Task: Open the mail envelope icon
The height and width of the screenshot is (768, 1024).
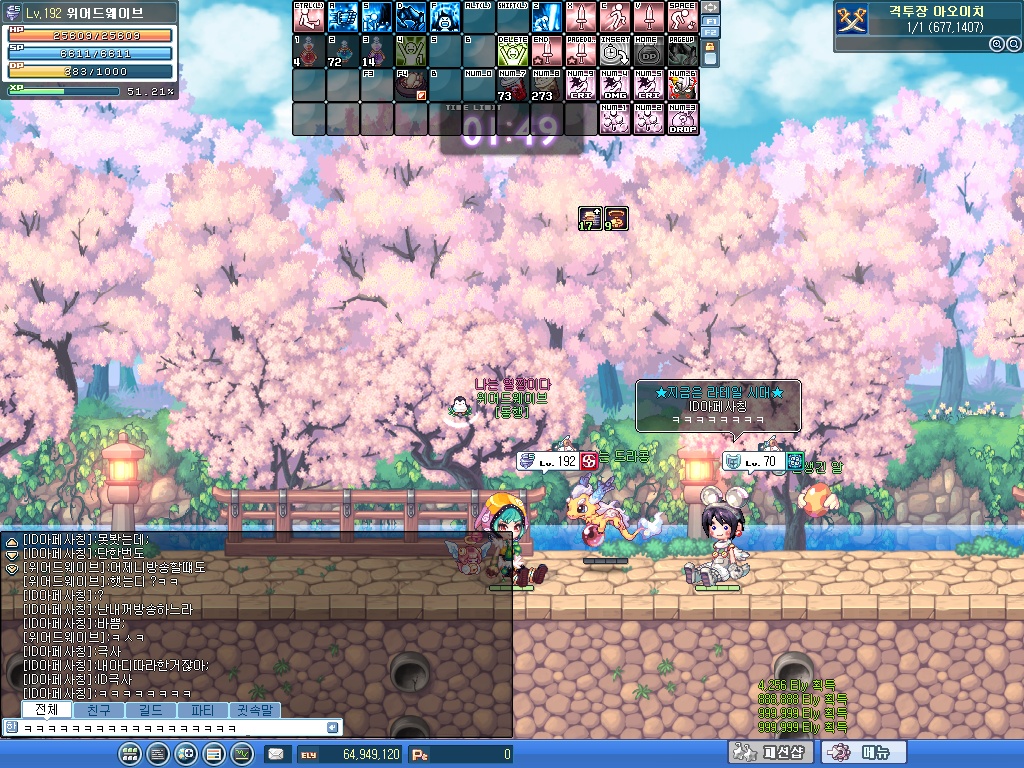Action: coord(275,754)
